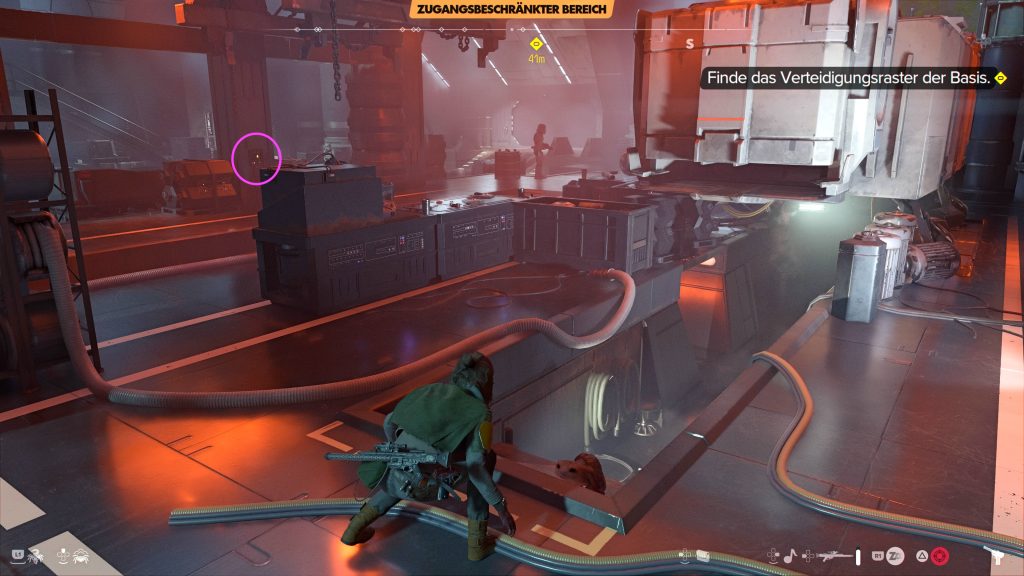The width and height of the screenshot is (1024, 576).
Task: Select the yellow objective marker on the compass
Action: tap(536, 44)
